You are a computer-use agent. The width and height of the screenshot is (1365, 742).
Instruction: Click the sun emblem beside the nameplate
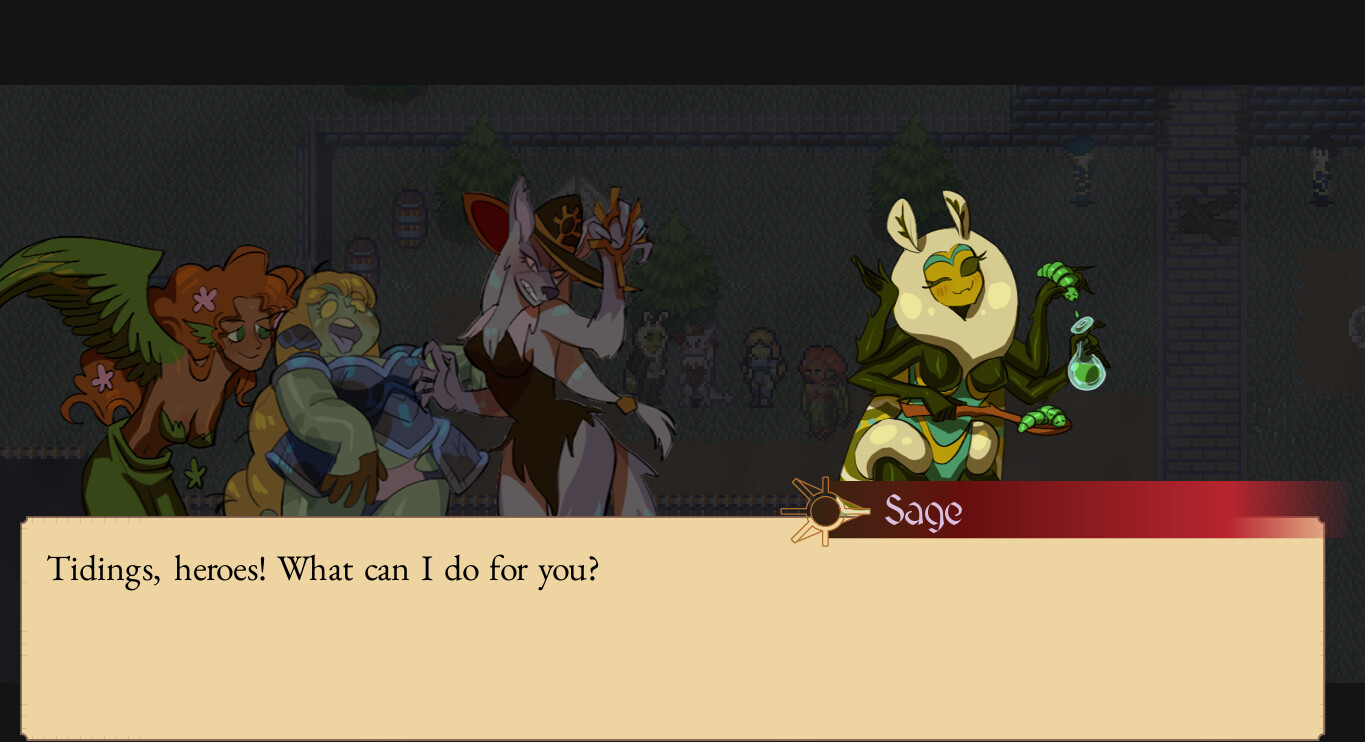(822, 510)
